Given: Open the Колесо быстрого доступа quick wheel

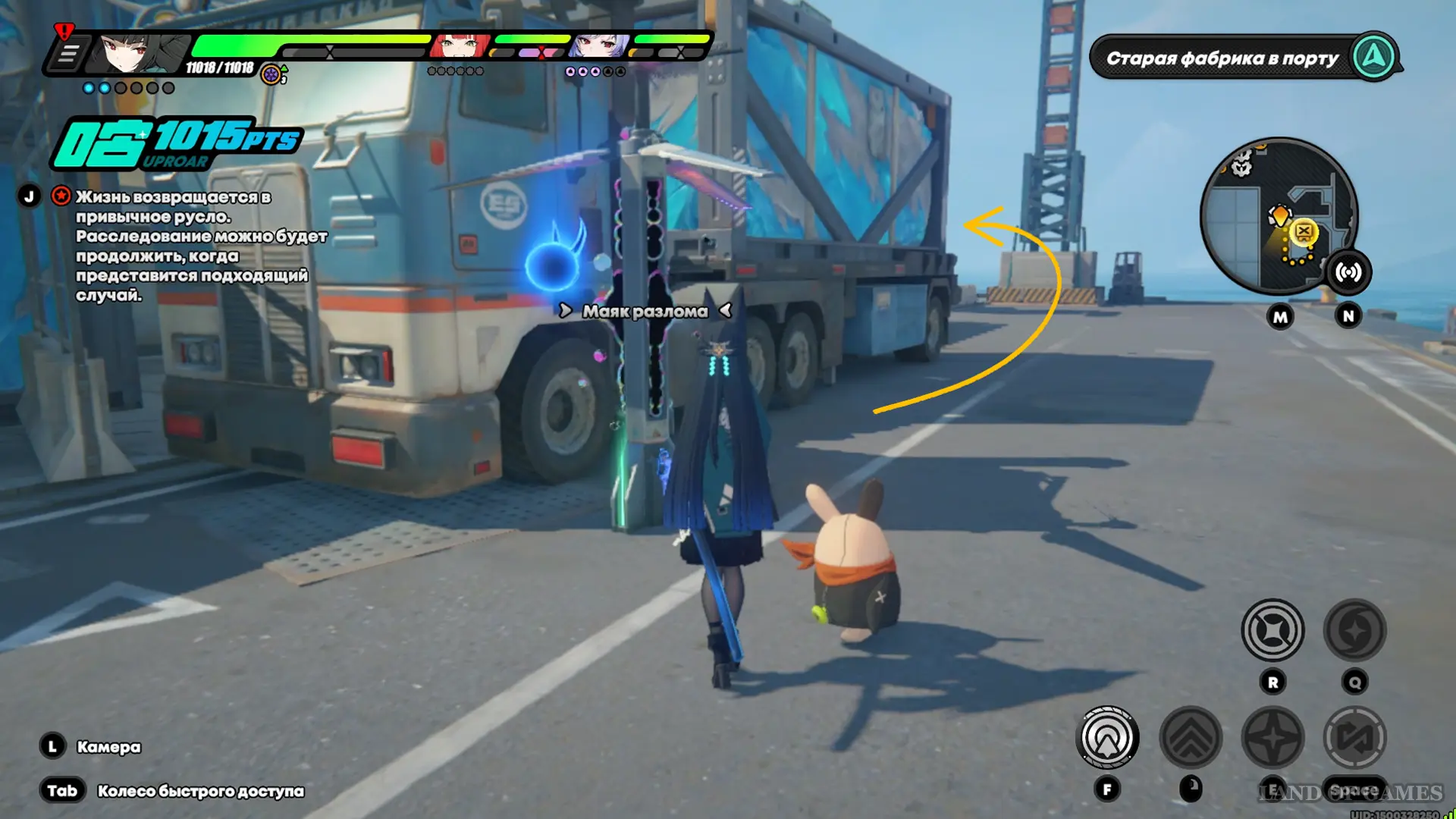Looking at the screenshot, I should point(200,791).
